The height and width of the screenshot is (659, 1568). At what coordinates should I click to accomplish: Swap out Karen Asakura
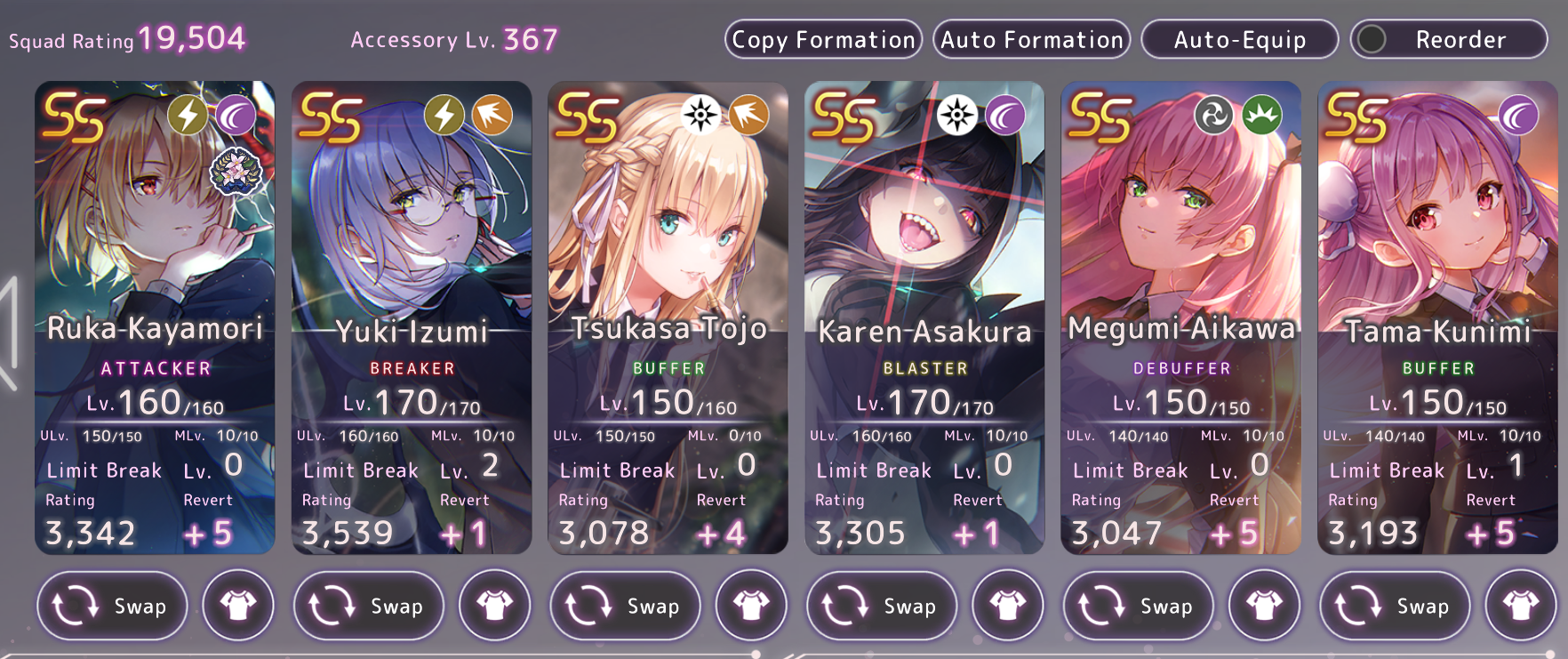[882, 606]
